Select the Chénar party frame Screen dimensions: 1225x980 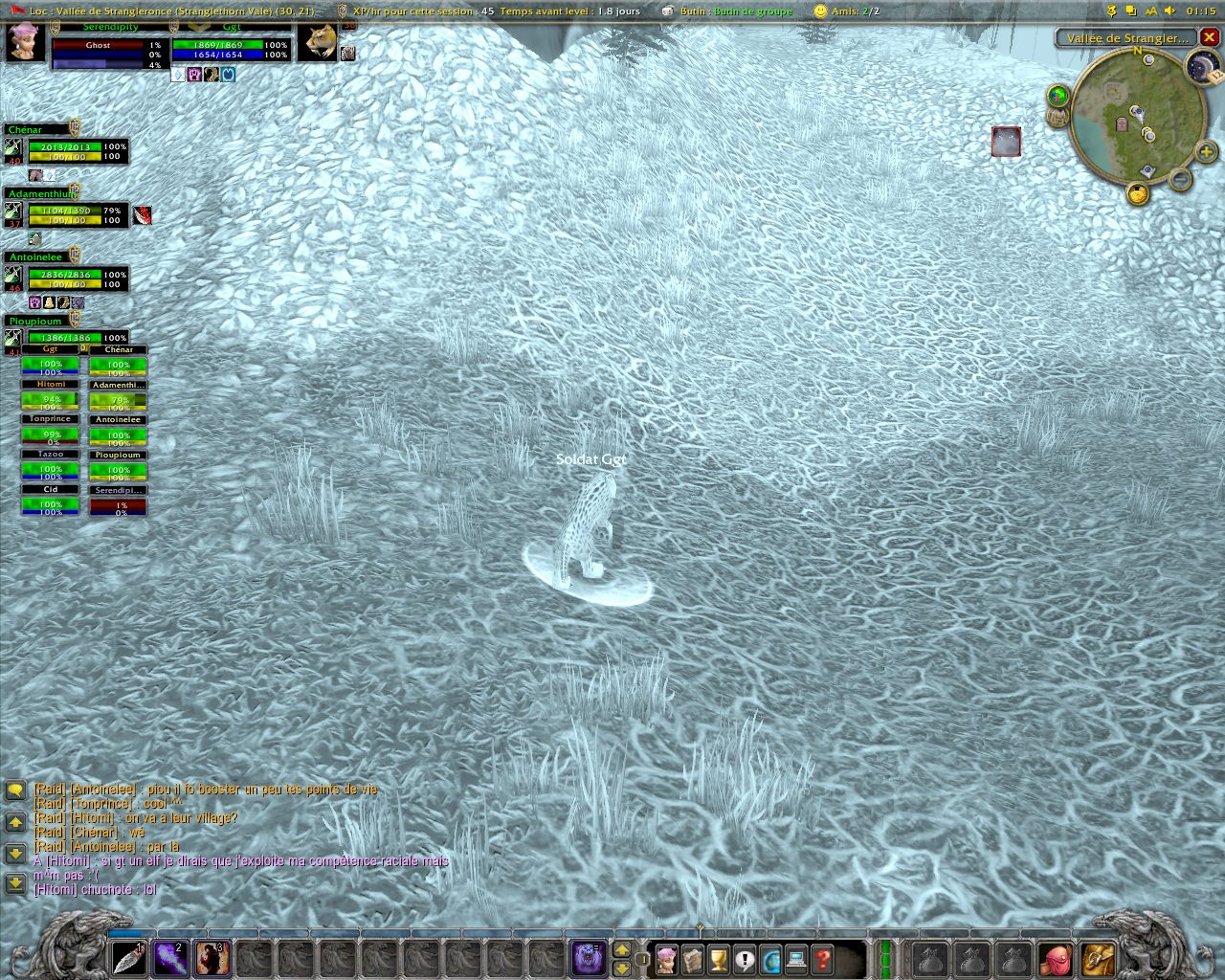click(65, 150)
